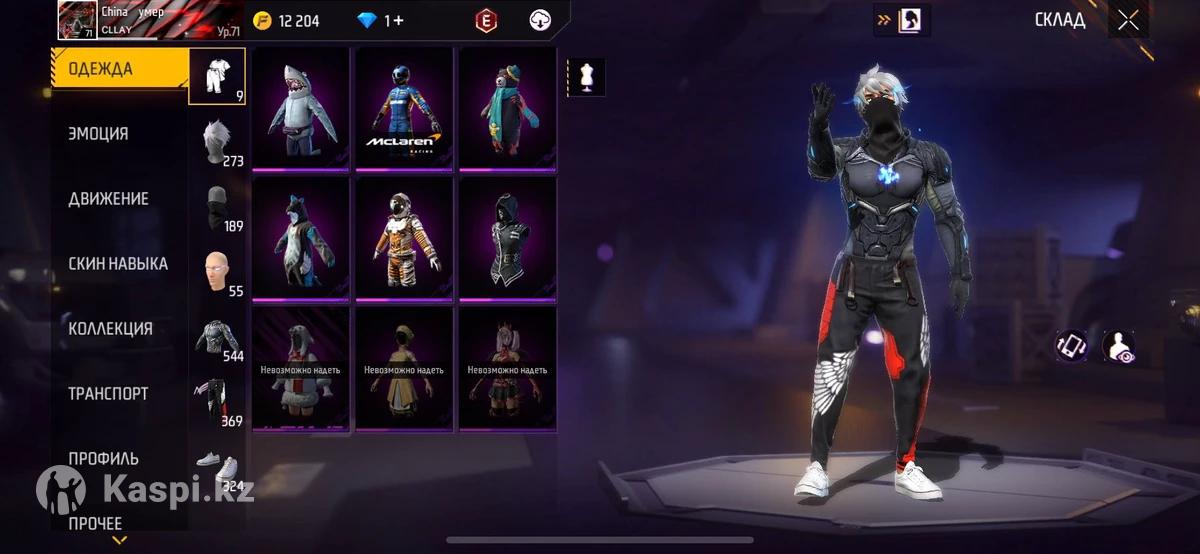Select the black hooded outfit
This screenshot has height=554, width=1200.
[x=507, y=238]
